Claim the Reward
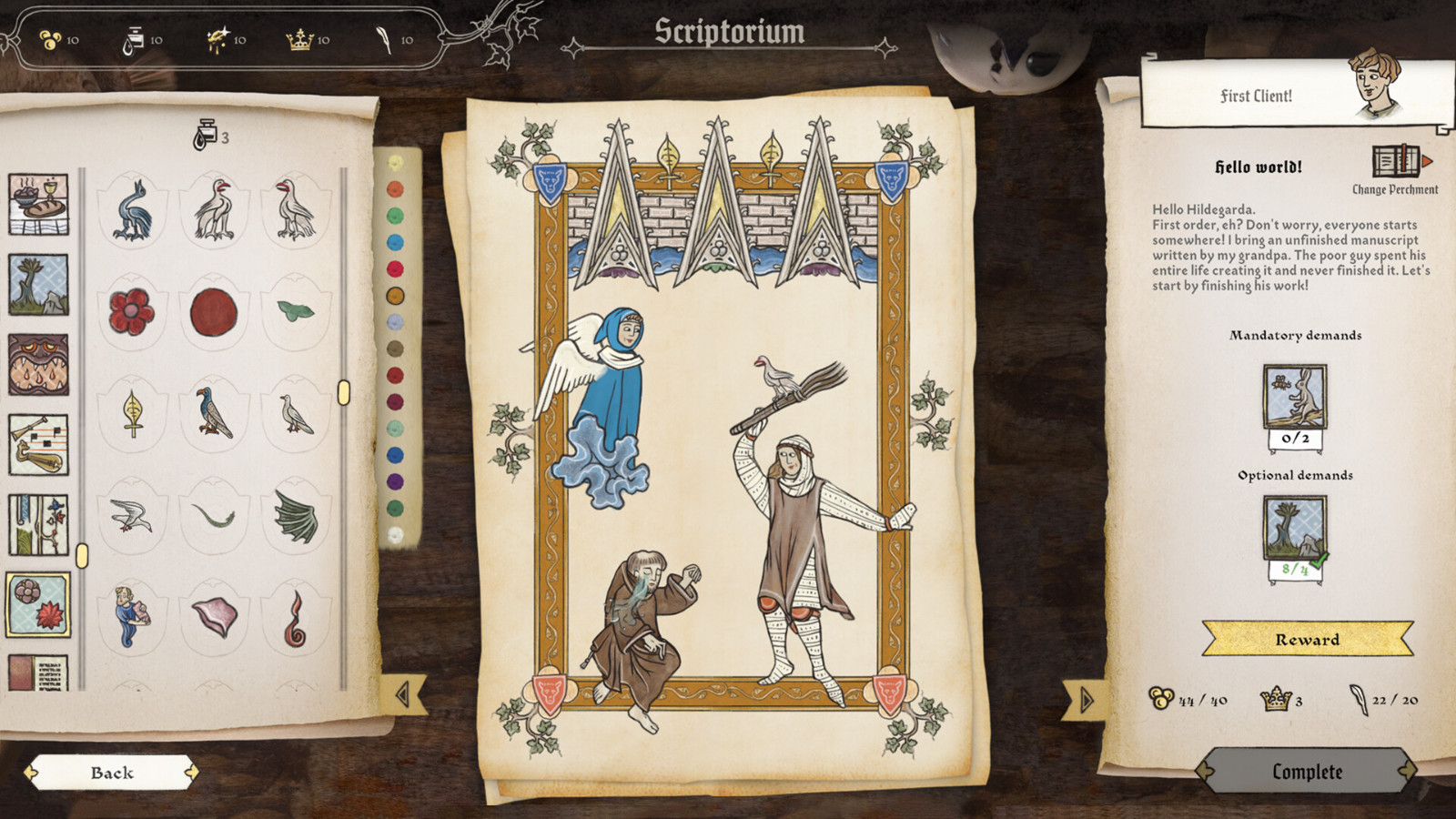Screen dimensions: 1456x819 click(x=1308, y=640)
